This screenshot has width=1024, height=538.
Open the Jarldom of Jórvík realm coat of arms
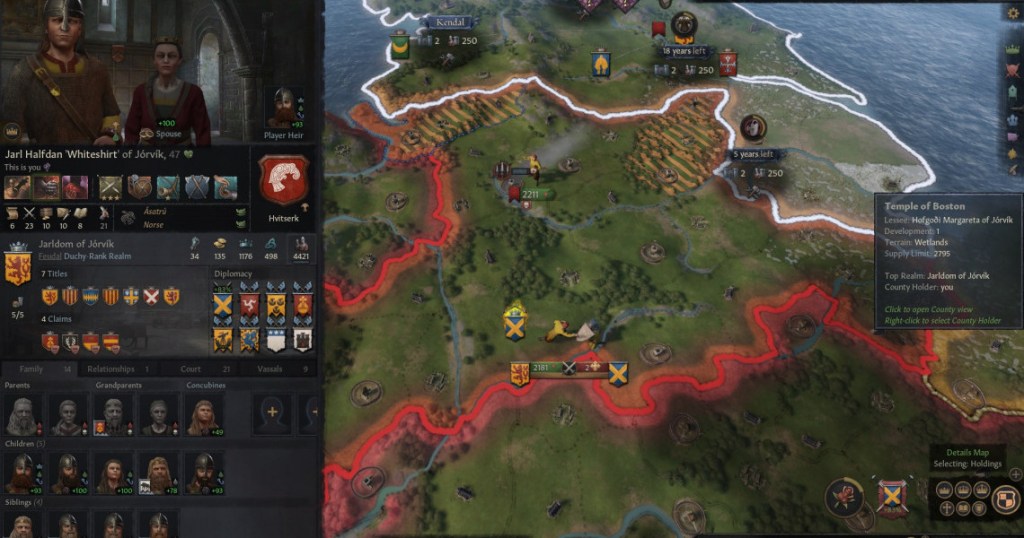[17, 269]
